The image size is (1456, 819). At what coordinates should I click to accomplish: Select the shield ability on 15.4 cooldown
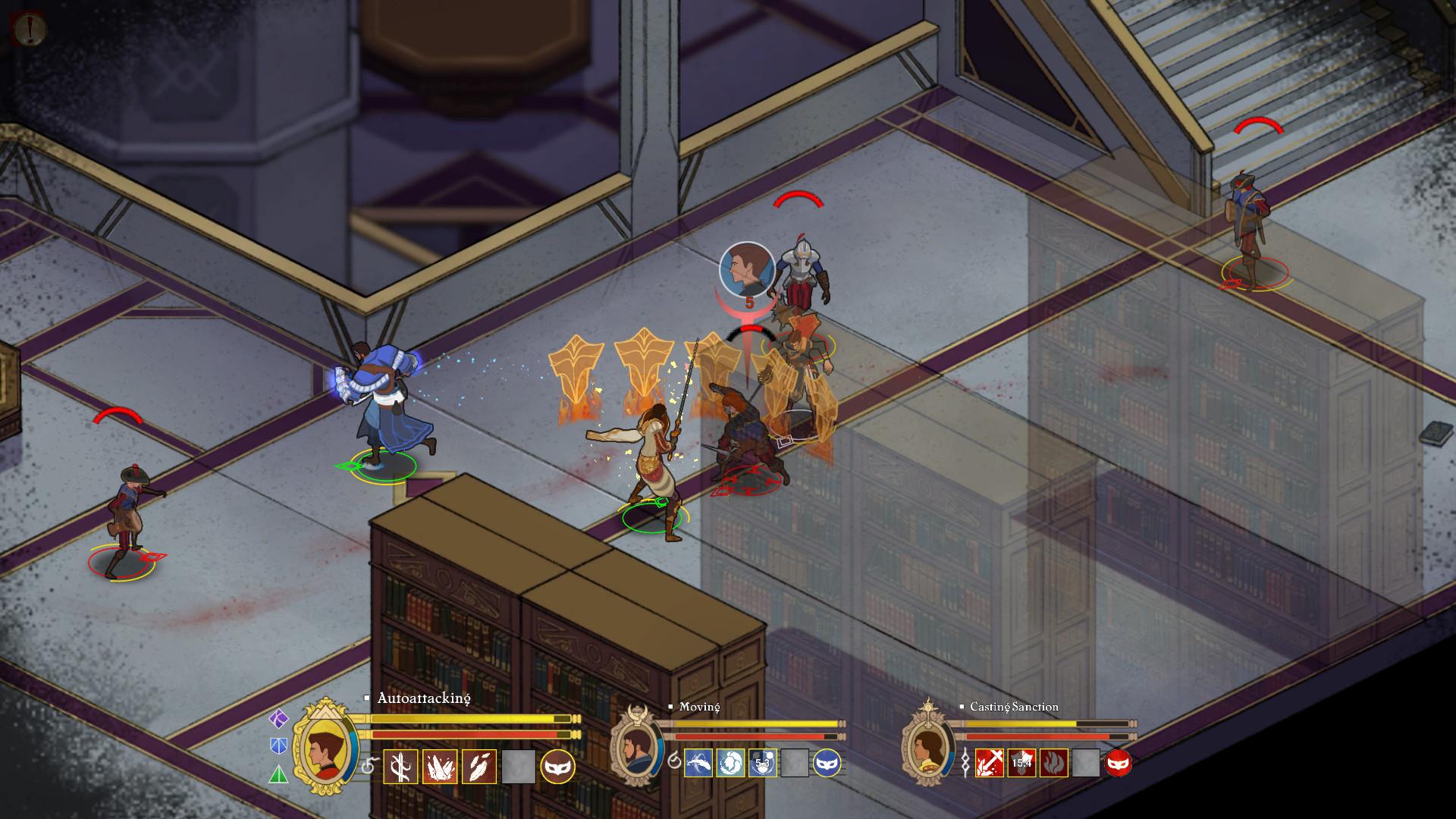click(x=1021, y=763)
